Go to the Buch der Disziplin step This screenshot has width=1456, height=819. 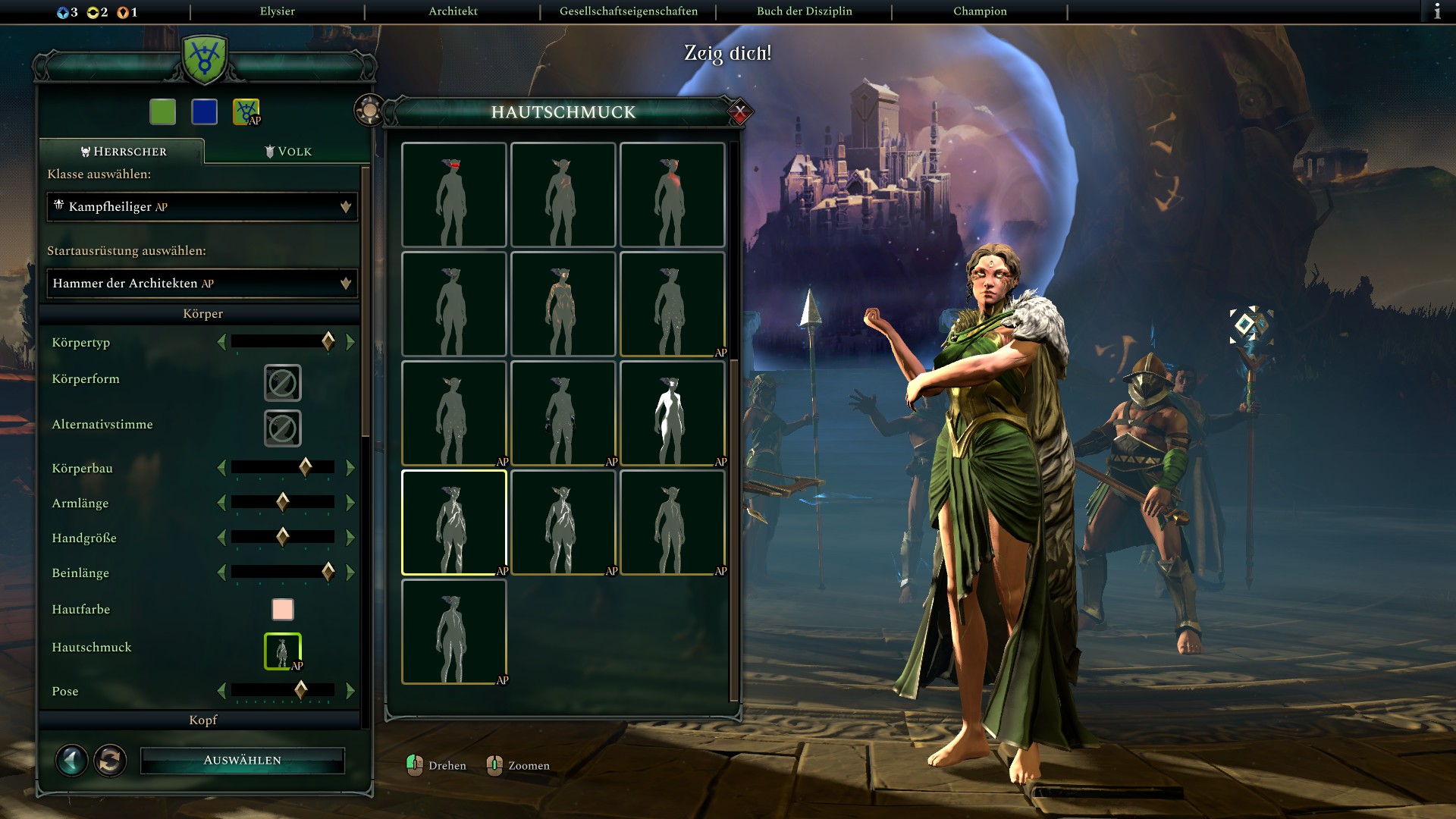coord(804,11)
